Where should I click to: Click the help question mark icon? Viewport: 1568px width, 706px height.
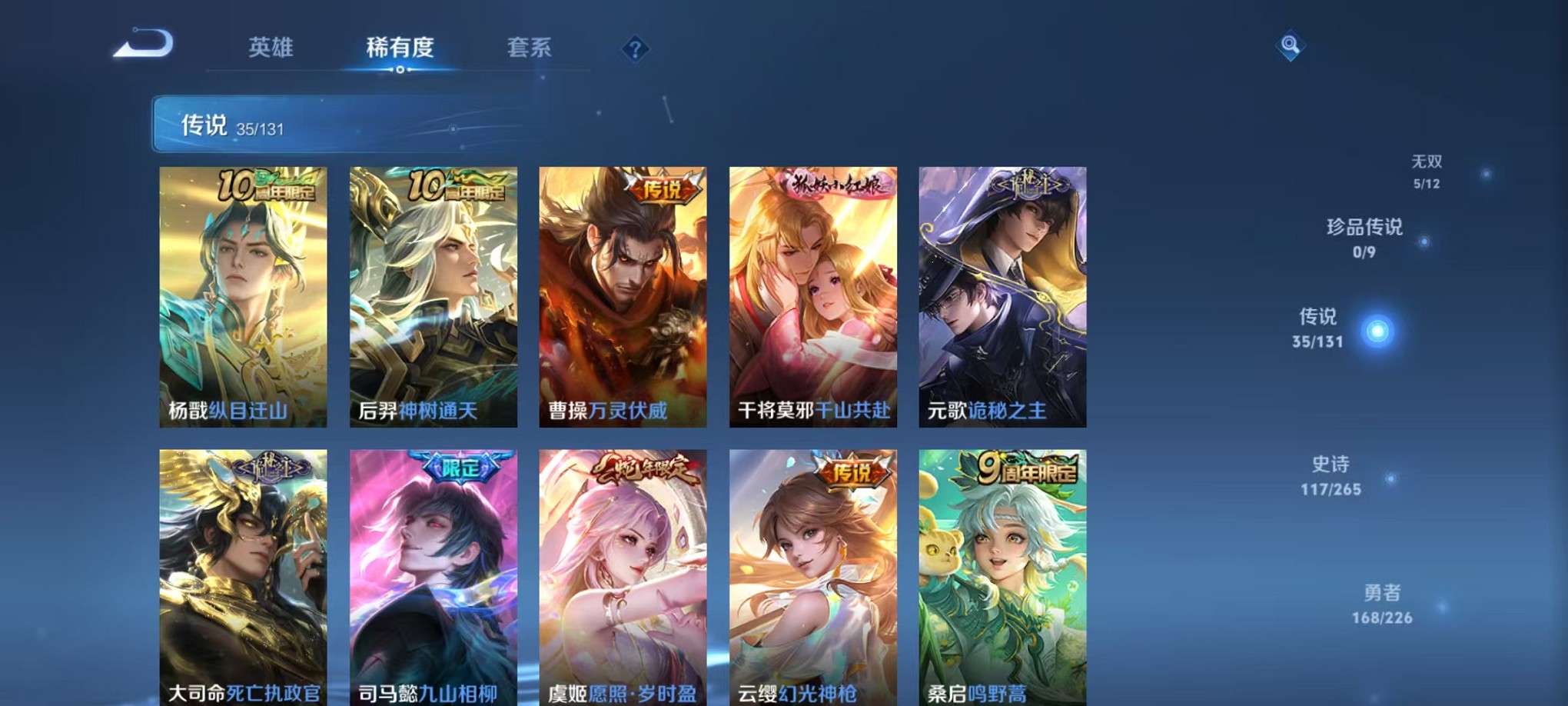pos(634,48)
